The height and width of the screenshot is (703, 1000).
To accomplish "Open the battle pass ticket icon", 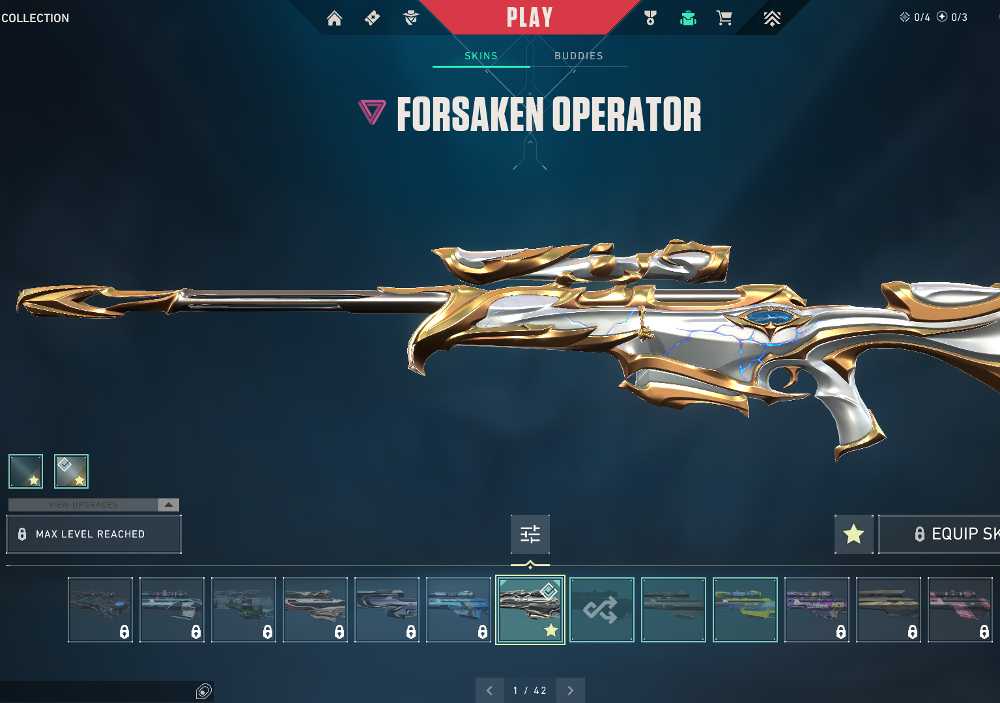I will (372, 18).
